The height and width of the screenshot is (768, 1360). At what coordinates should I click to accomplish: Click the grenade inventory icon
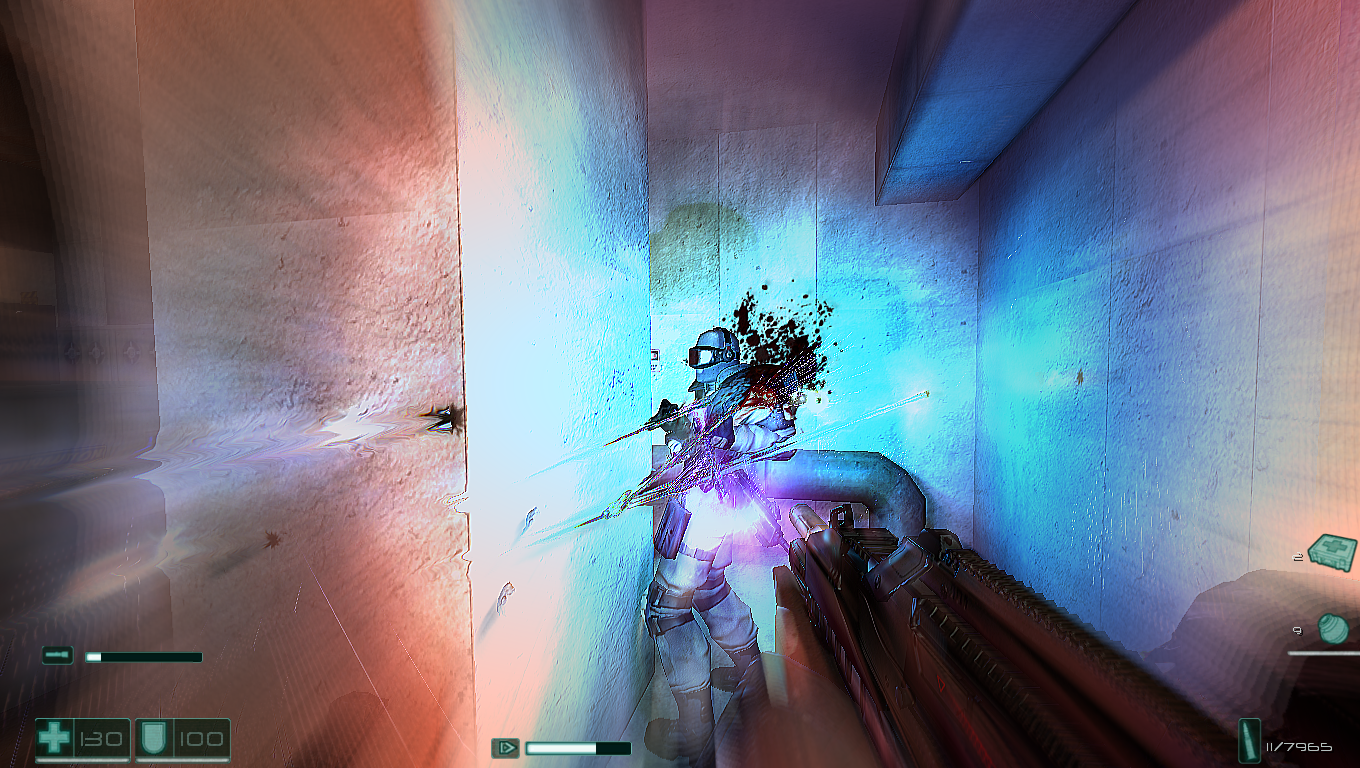1333,631
